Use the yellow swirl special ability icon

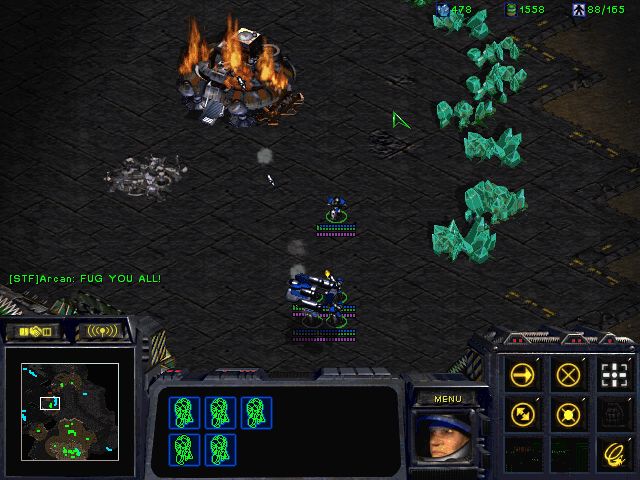coord(612,451)
